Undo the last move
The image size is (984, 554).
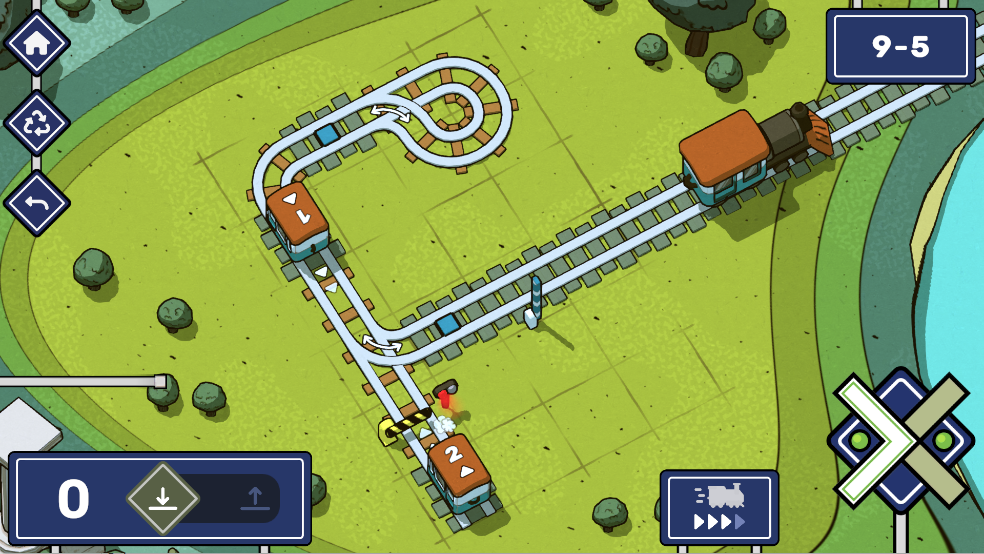tap(37, 203)
